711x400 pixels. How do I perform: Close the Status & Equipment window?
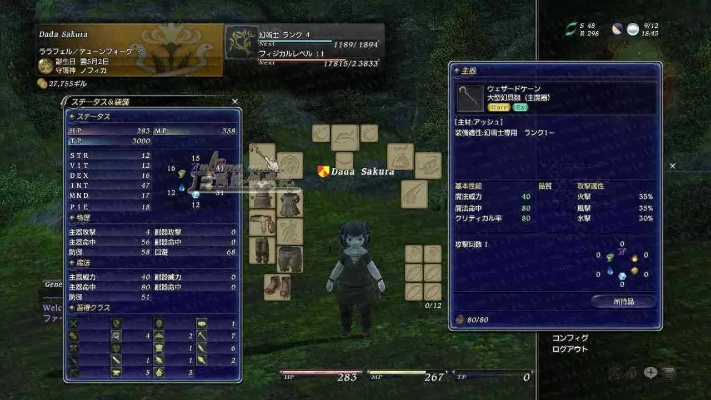[234, 101]
